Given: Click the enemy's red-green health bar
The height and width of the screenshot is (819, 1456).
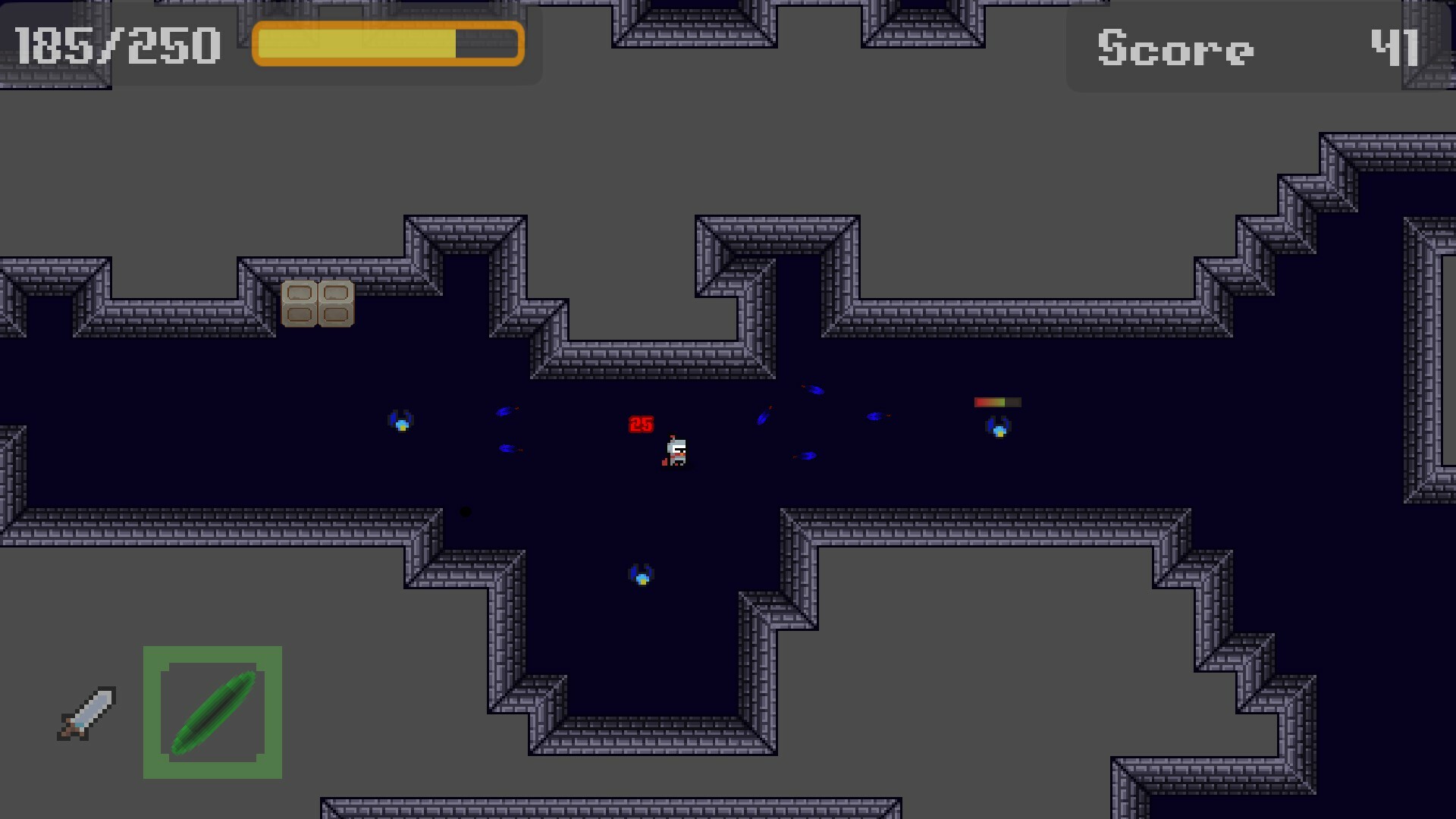Looking at the screenshot, I should pyautogui.click(x=997, y=402).
